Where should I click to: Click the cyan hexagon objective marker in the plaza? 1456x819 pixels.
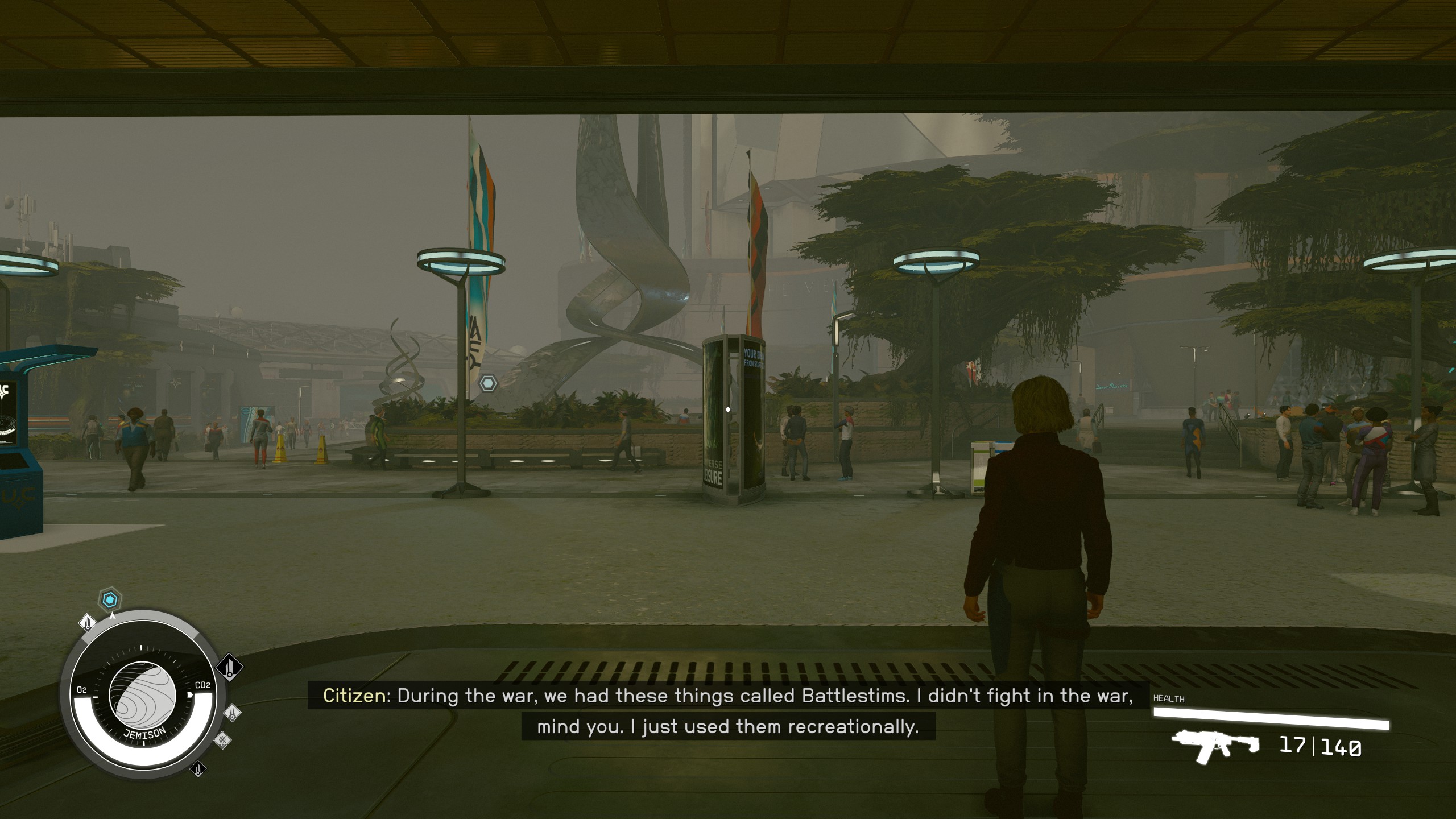tap(488, 383)
